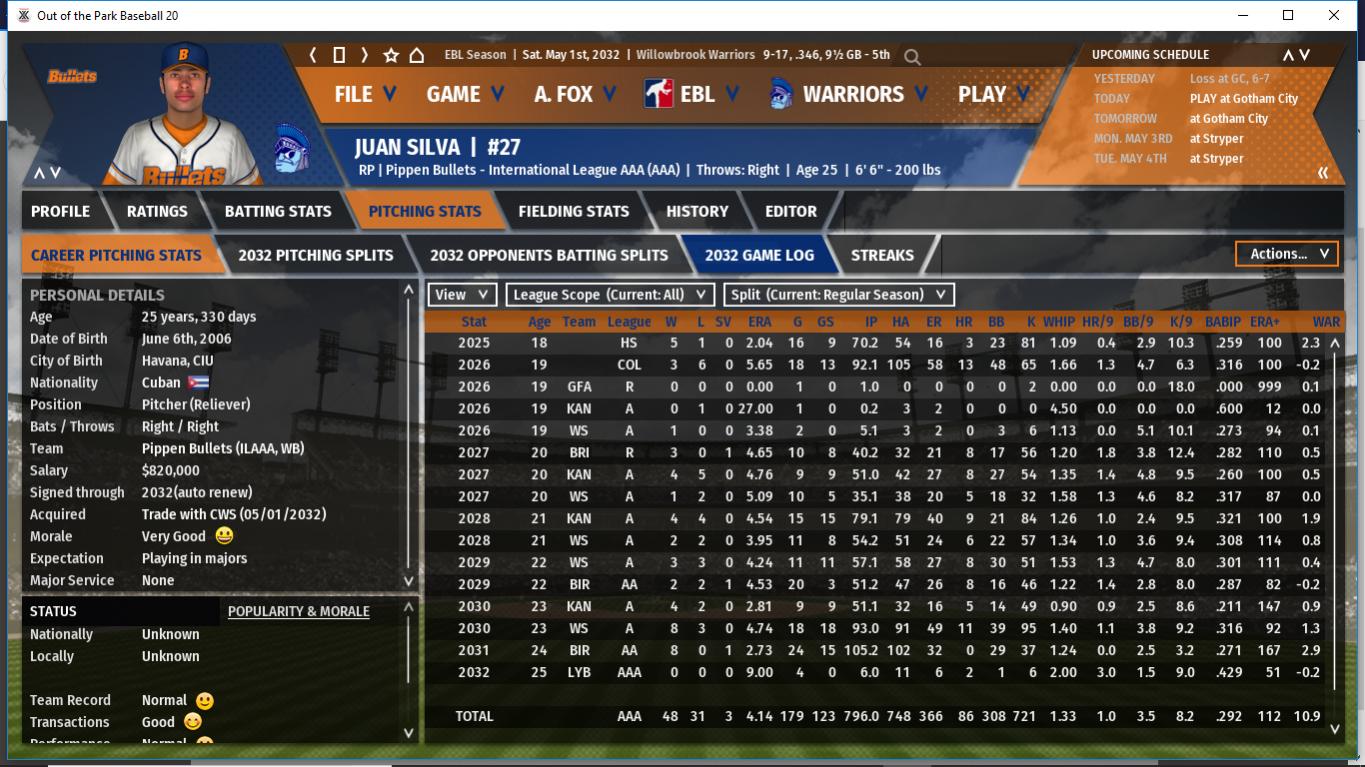The image size is (1365, 767).
Task: Open the A. FOX manager menu
Action: (575, 94)
